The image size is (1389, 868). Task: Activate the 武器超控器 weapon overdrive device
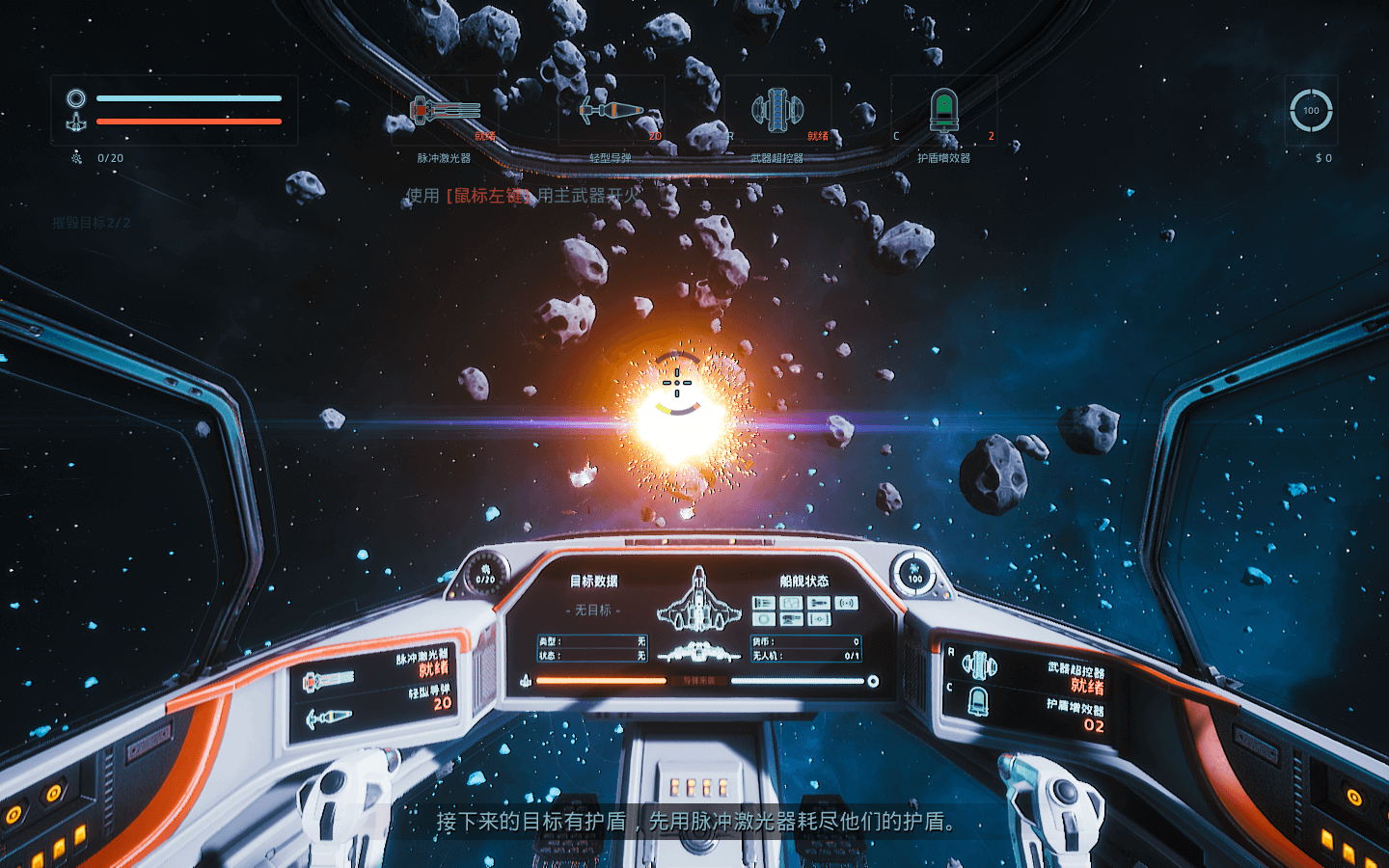(777, 111)
